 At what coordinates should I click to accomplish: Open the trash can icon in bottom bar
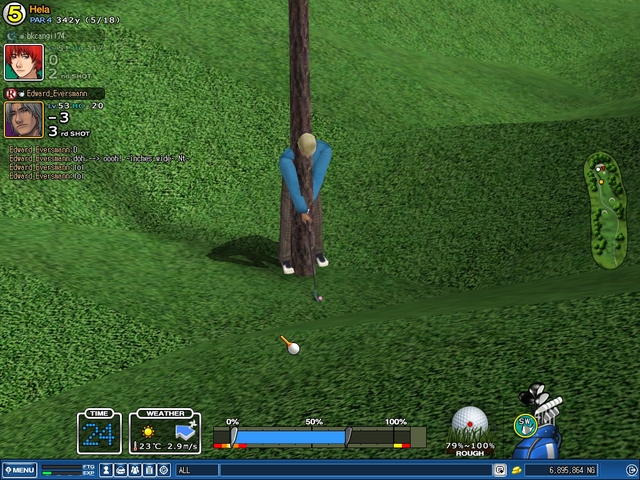149,470
